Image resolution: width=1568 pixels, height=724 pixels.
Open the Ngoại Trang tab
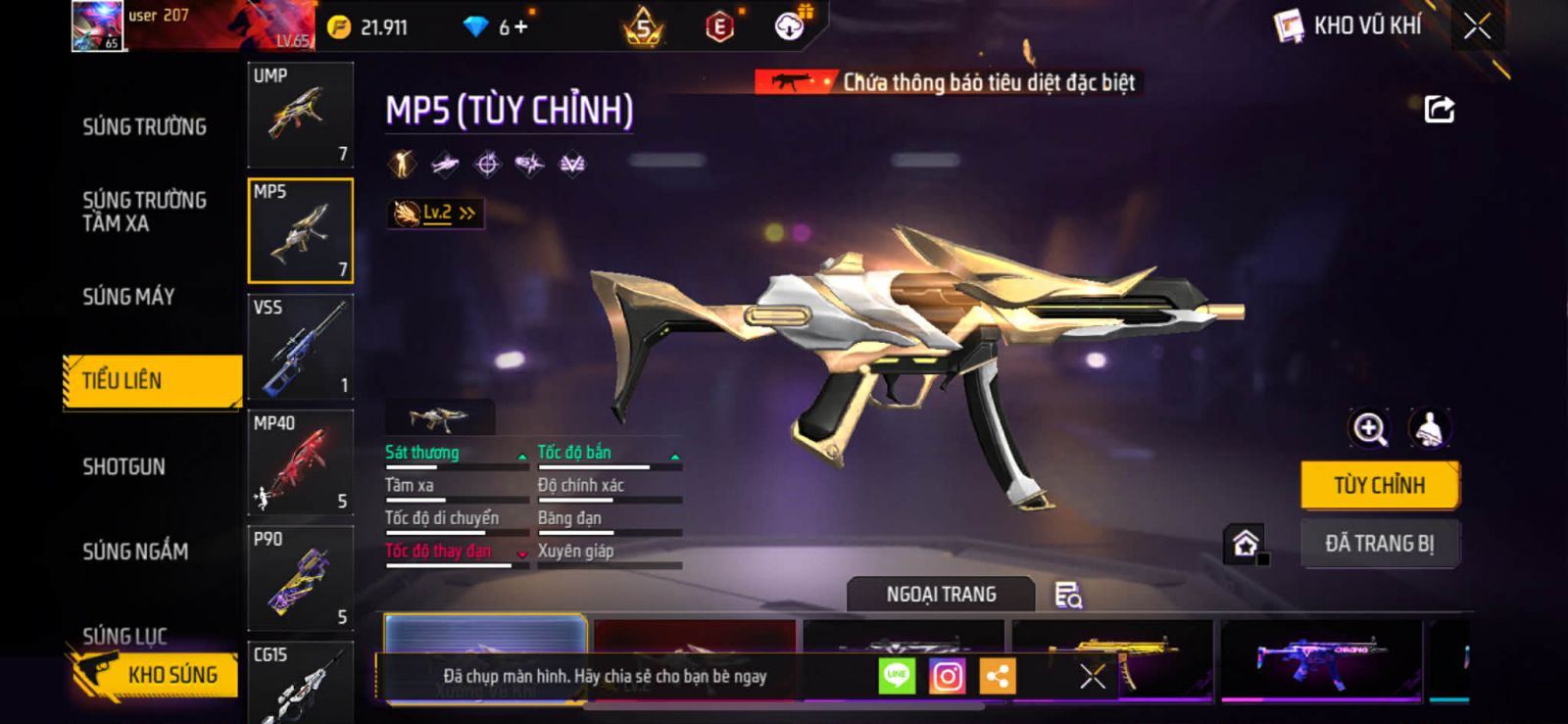coord(941,595)
